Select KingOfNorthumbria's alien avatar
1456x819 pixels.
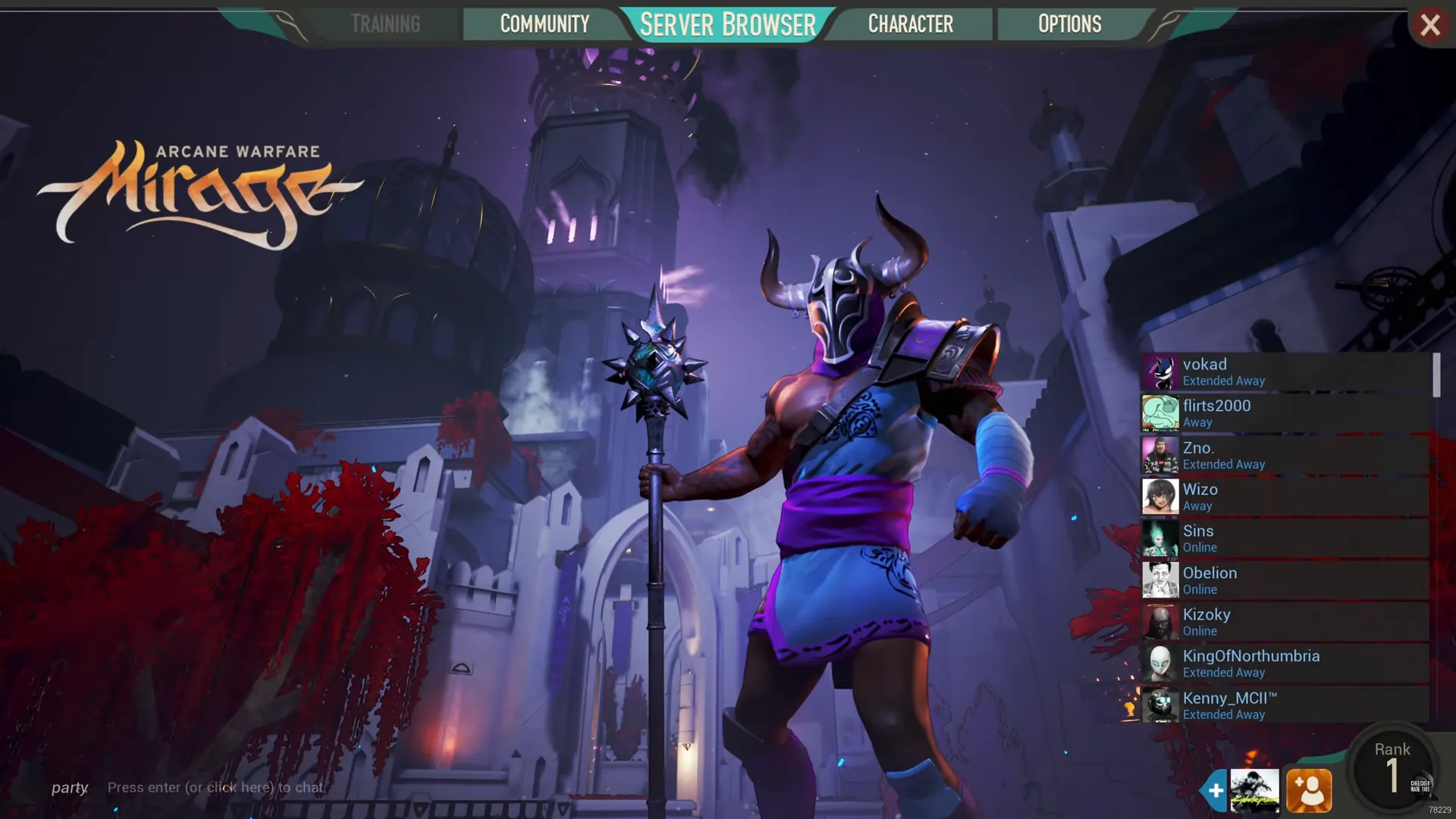tap(1159, 664)
